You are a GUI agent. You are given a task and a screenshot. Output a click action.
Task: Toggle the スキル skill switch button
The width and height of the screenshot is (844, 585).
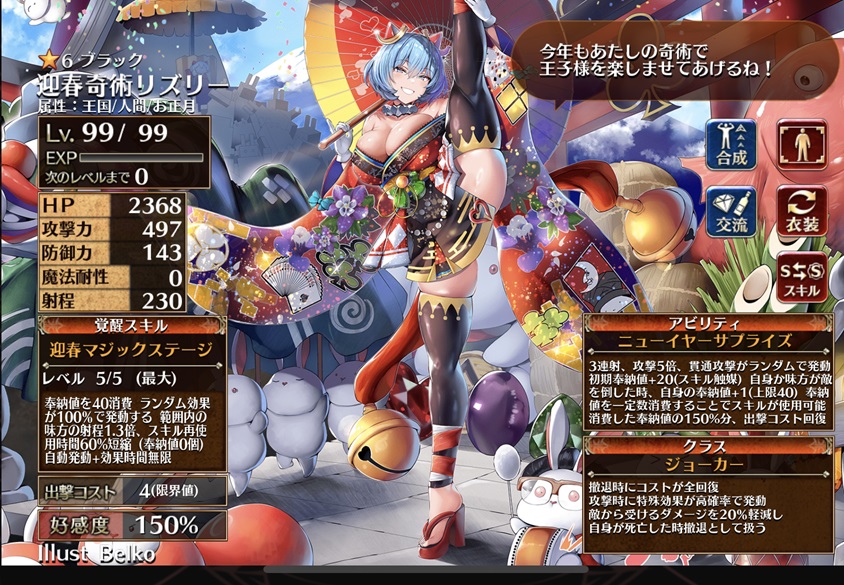pyautogui.click(x=802, y=278)
